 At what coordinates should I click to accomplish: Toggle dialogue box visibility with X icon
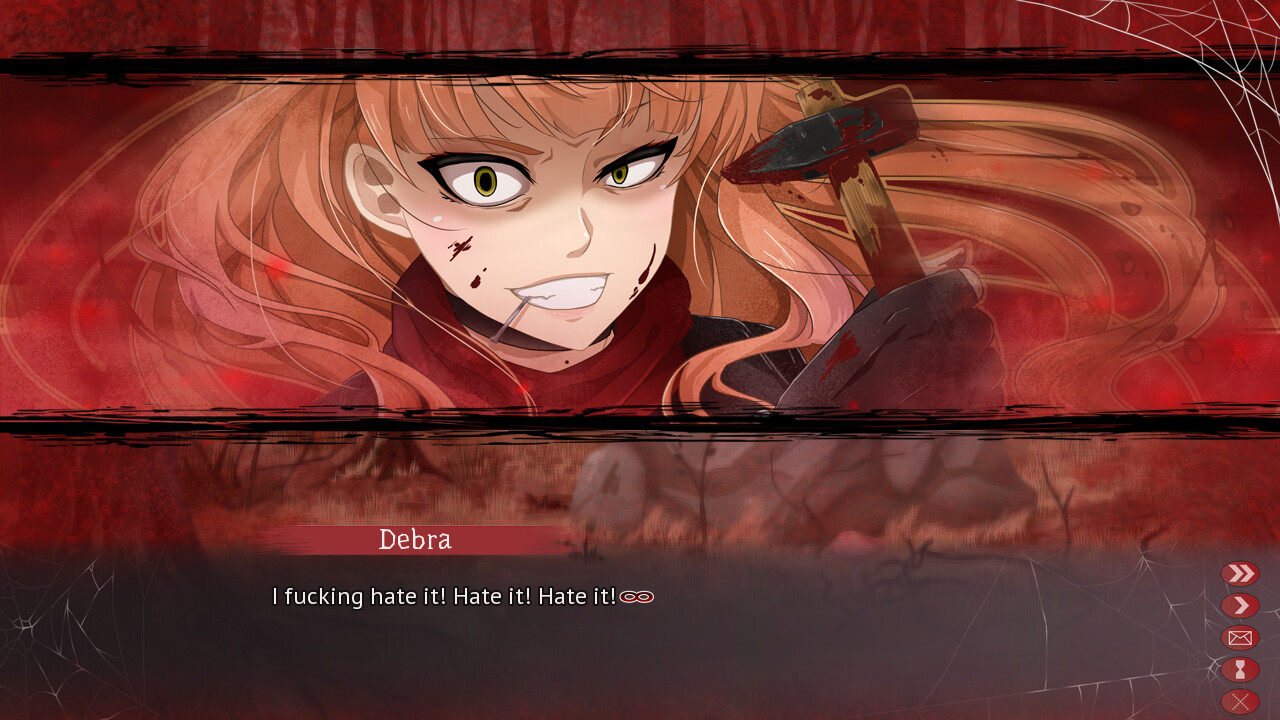pos(1240,700)
